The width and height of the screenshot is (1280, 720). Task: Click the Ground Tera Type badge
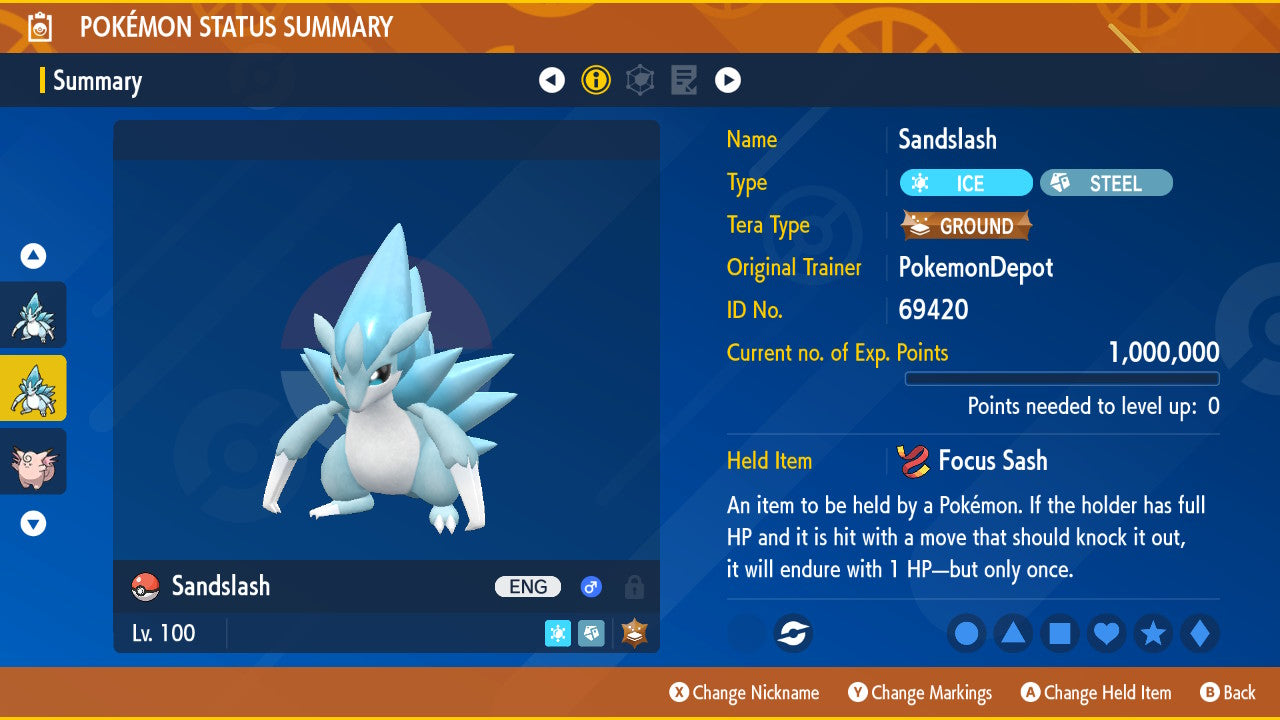click(x=966, y=226)
